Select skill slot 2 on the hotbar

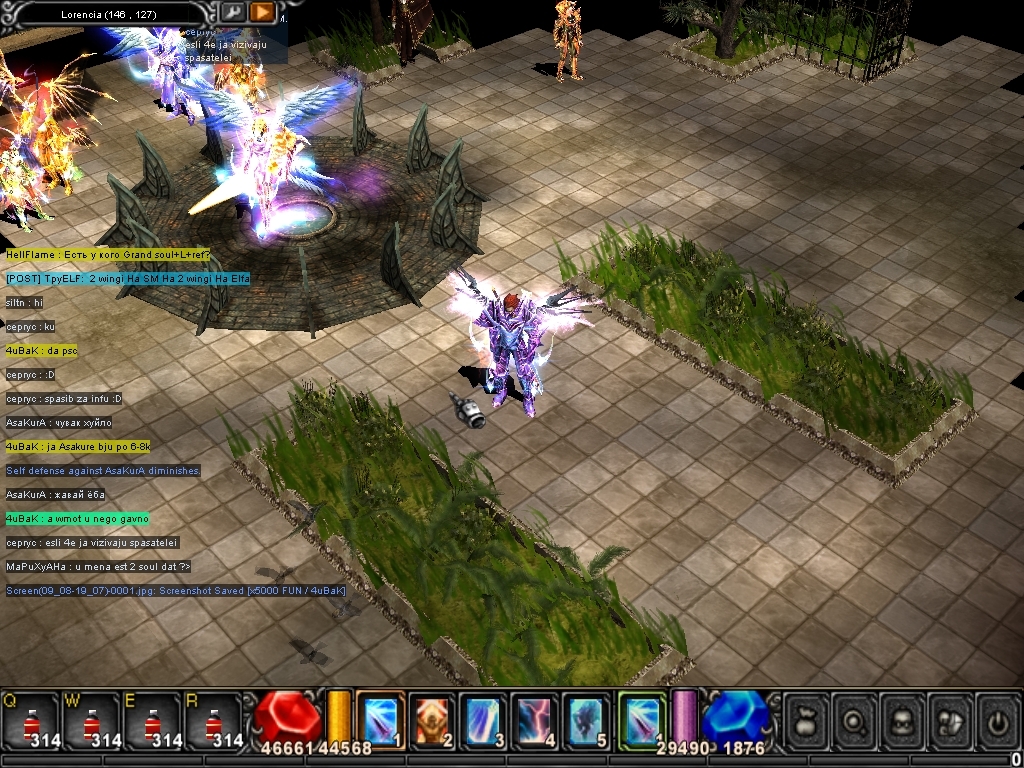(432, 720)
